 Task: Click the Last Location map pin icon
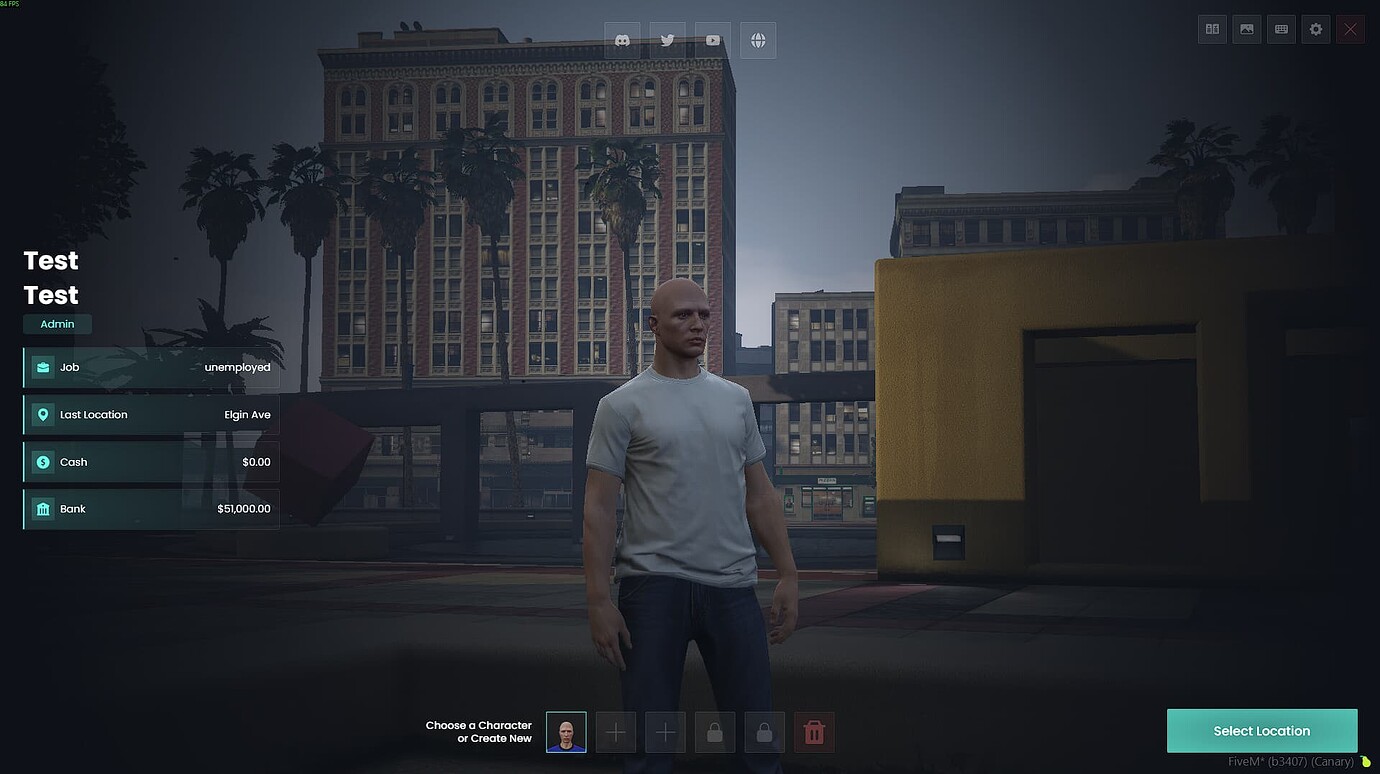[x=43, y=414]
